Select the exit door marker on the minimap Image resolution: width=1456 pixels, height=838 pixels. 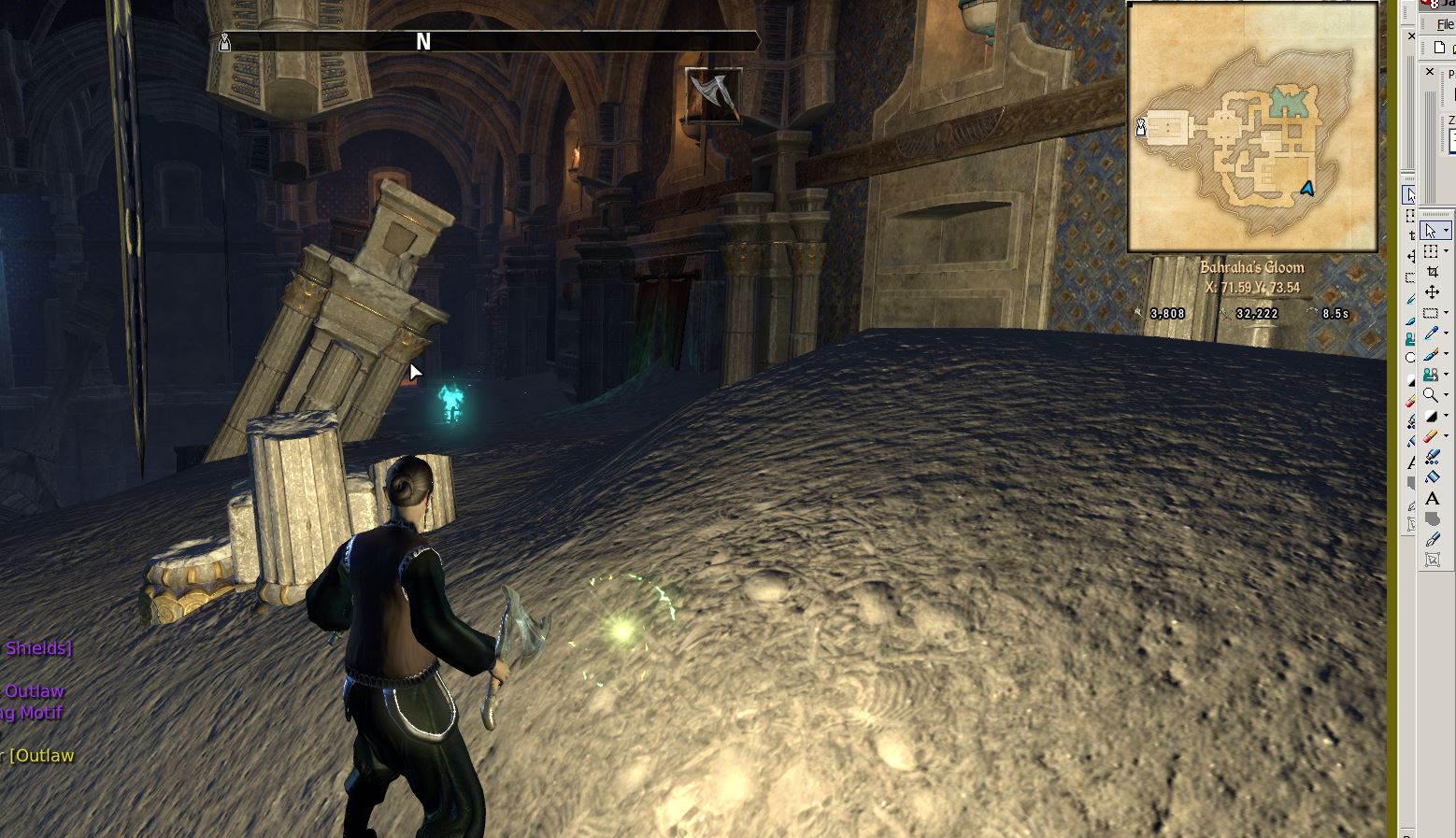click(1141, 127)
